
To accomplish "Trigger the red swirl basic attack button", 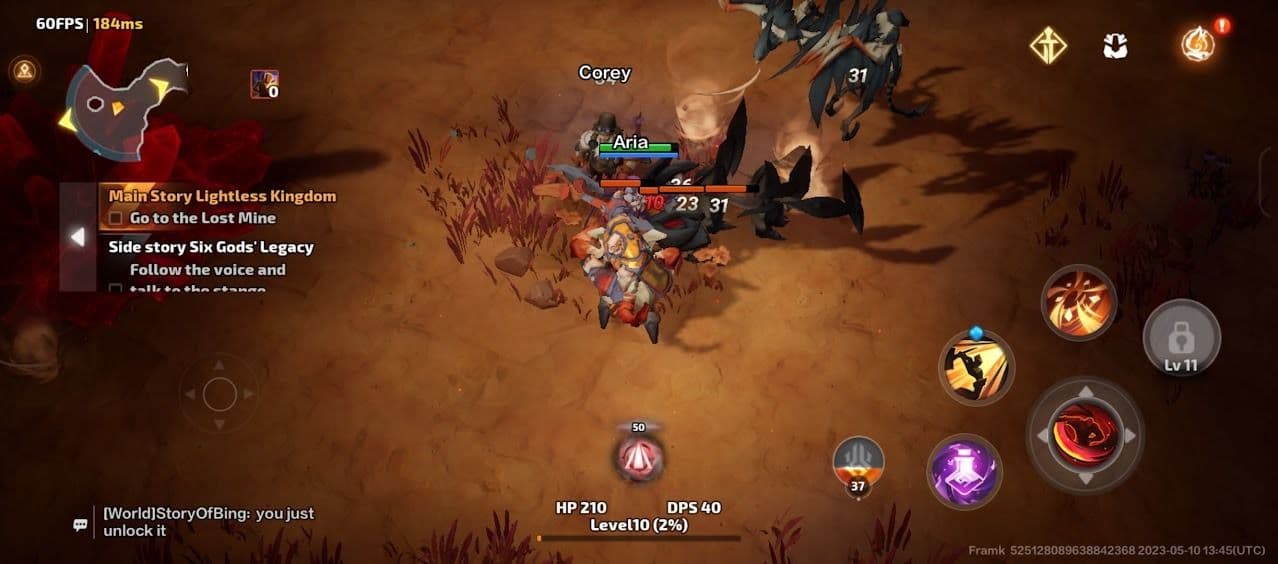I will [x=1085, y=436].
